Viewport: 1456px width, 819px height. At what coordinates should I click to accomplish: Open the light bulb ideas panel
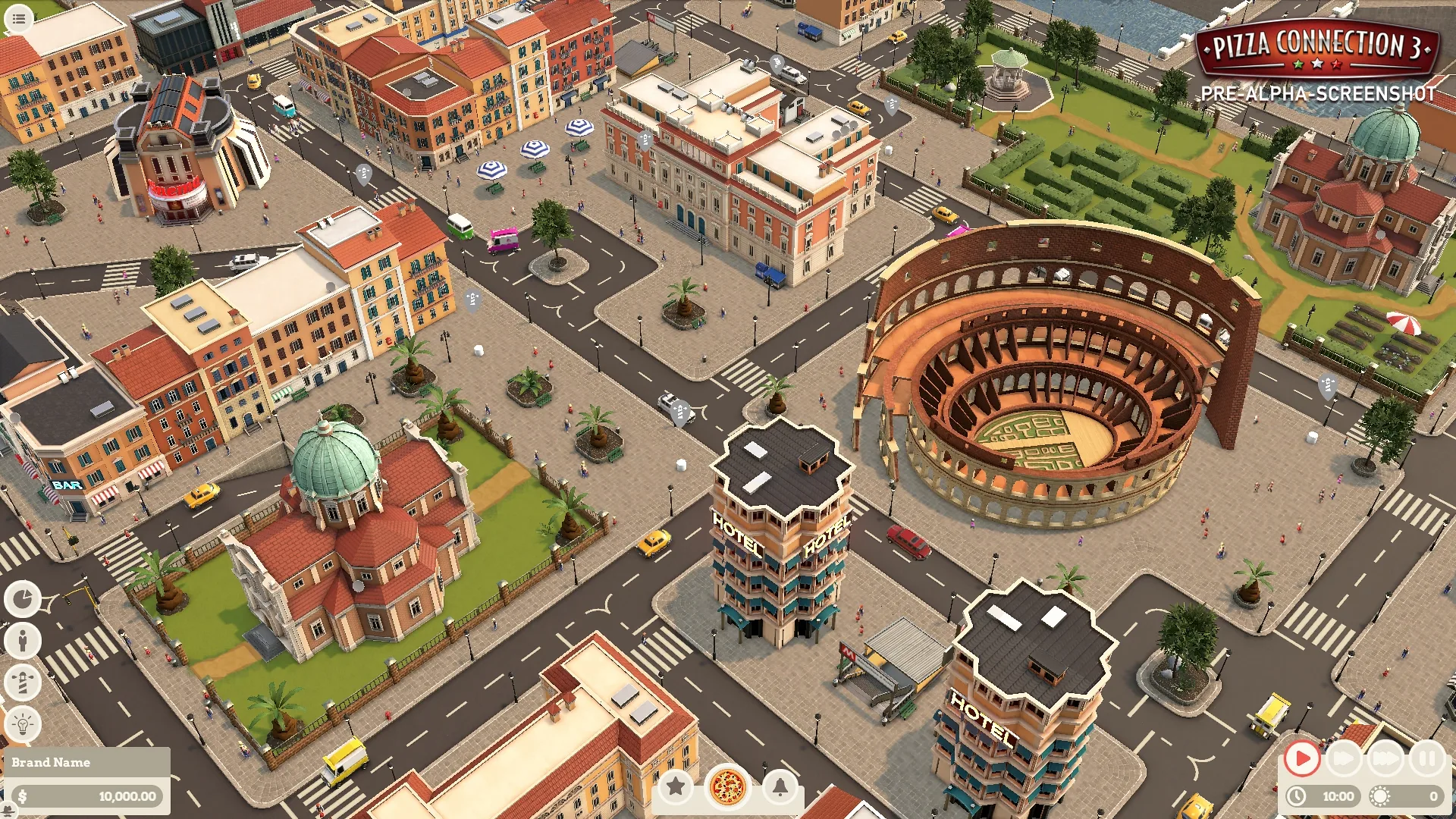point(23,723)
